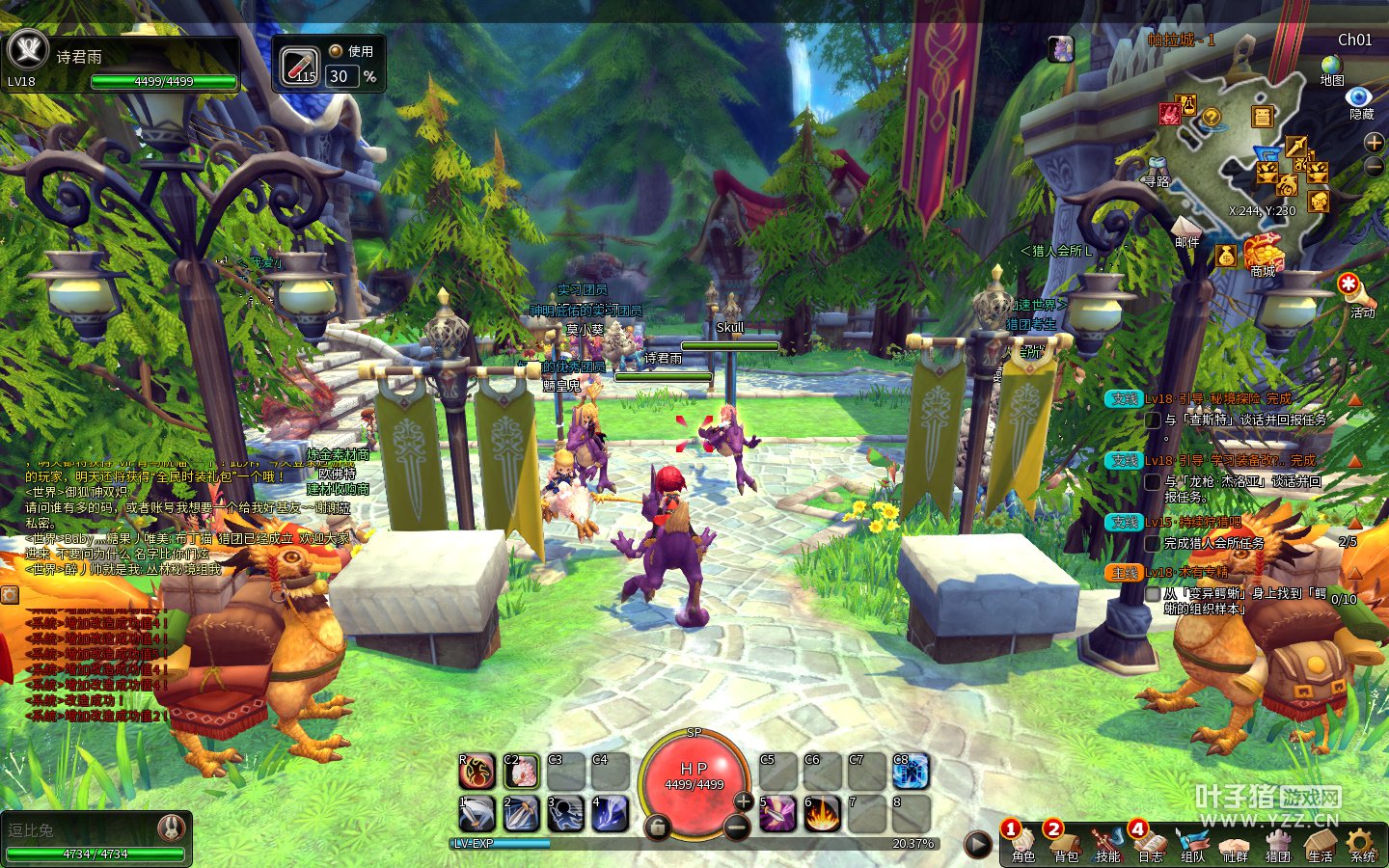Screen dimensions: 1389x868
Task: Use the pink chicken mount in slot C2
Action: point(521,772)
